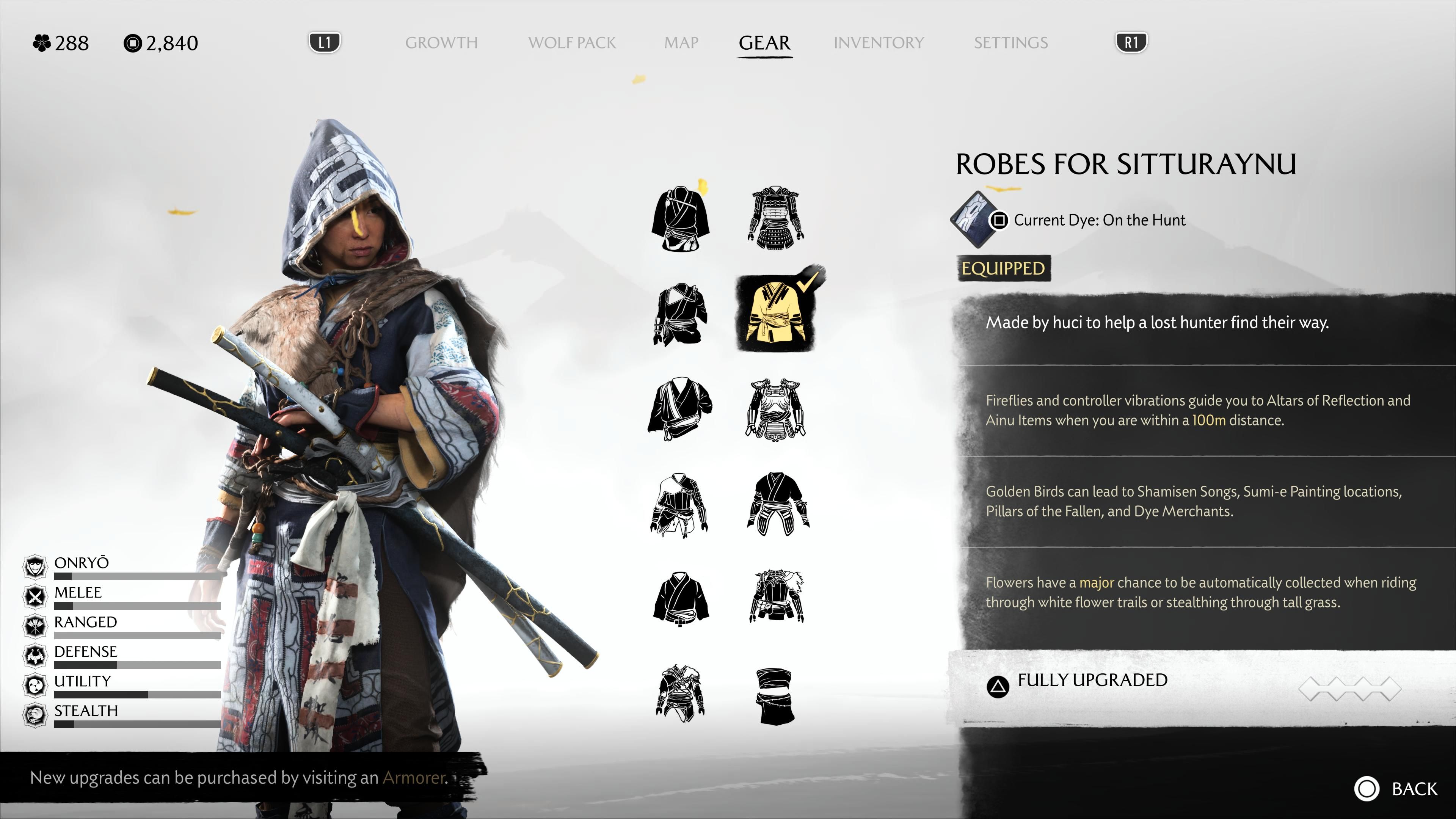Image resolution: width=1456 pixels, height=819 pixels.
Task: Click the Onryō stat icon
Action: tap(35, 565)
